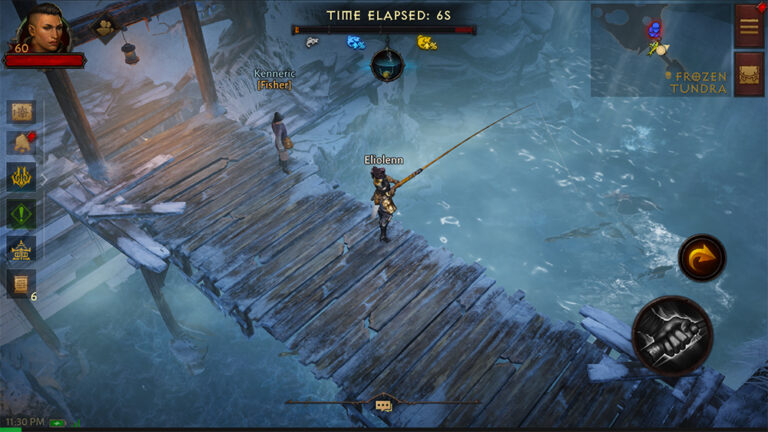Tap the fishing bobber gauge icon
768x432 pixels.
pyautogui.click(x=386, y=65)
